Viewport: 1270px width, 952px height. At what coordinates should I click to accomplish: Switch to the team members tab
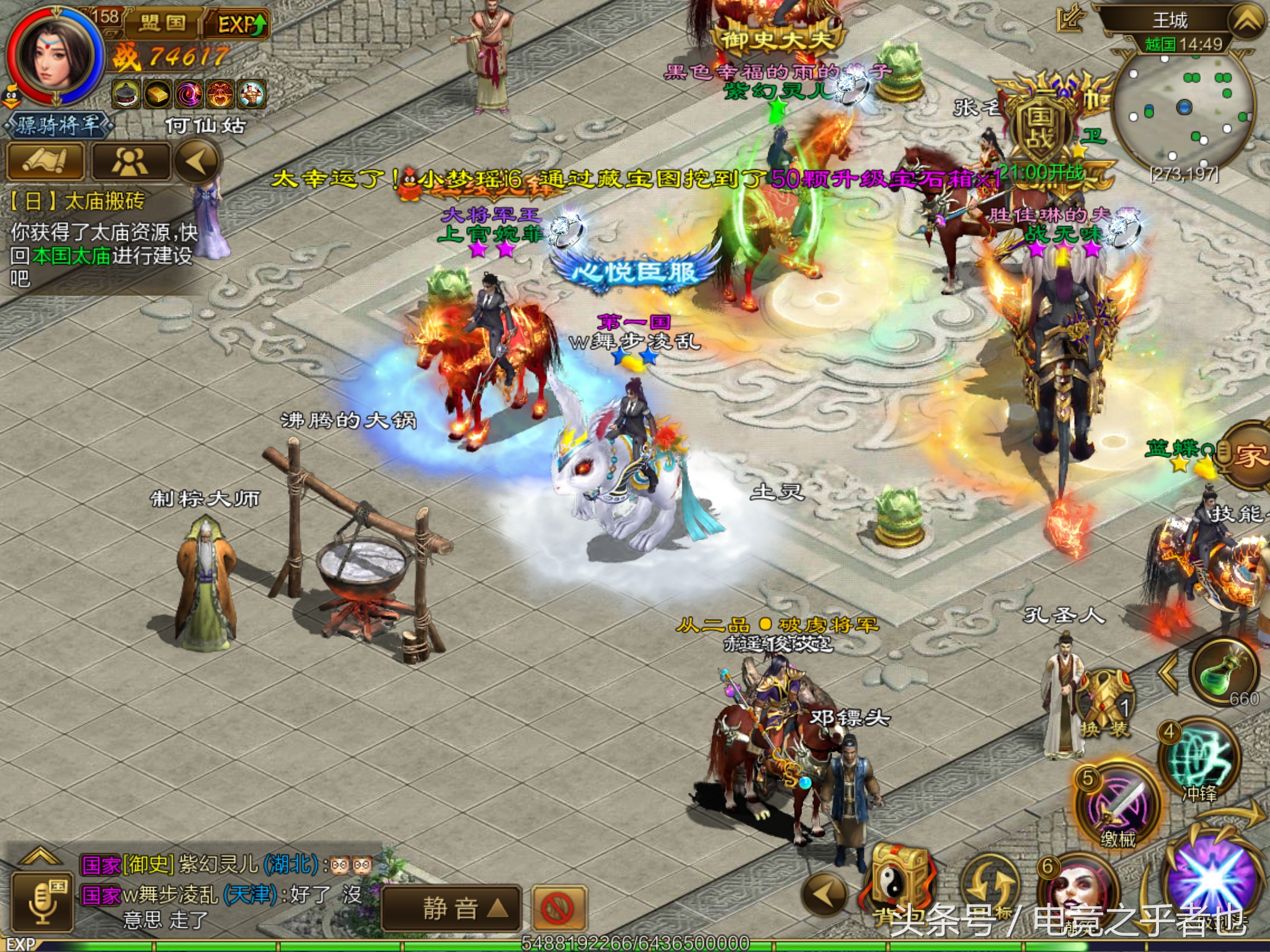130,161
